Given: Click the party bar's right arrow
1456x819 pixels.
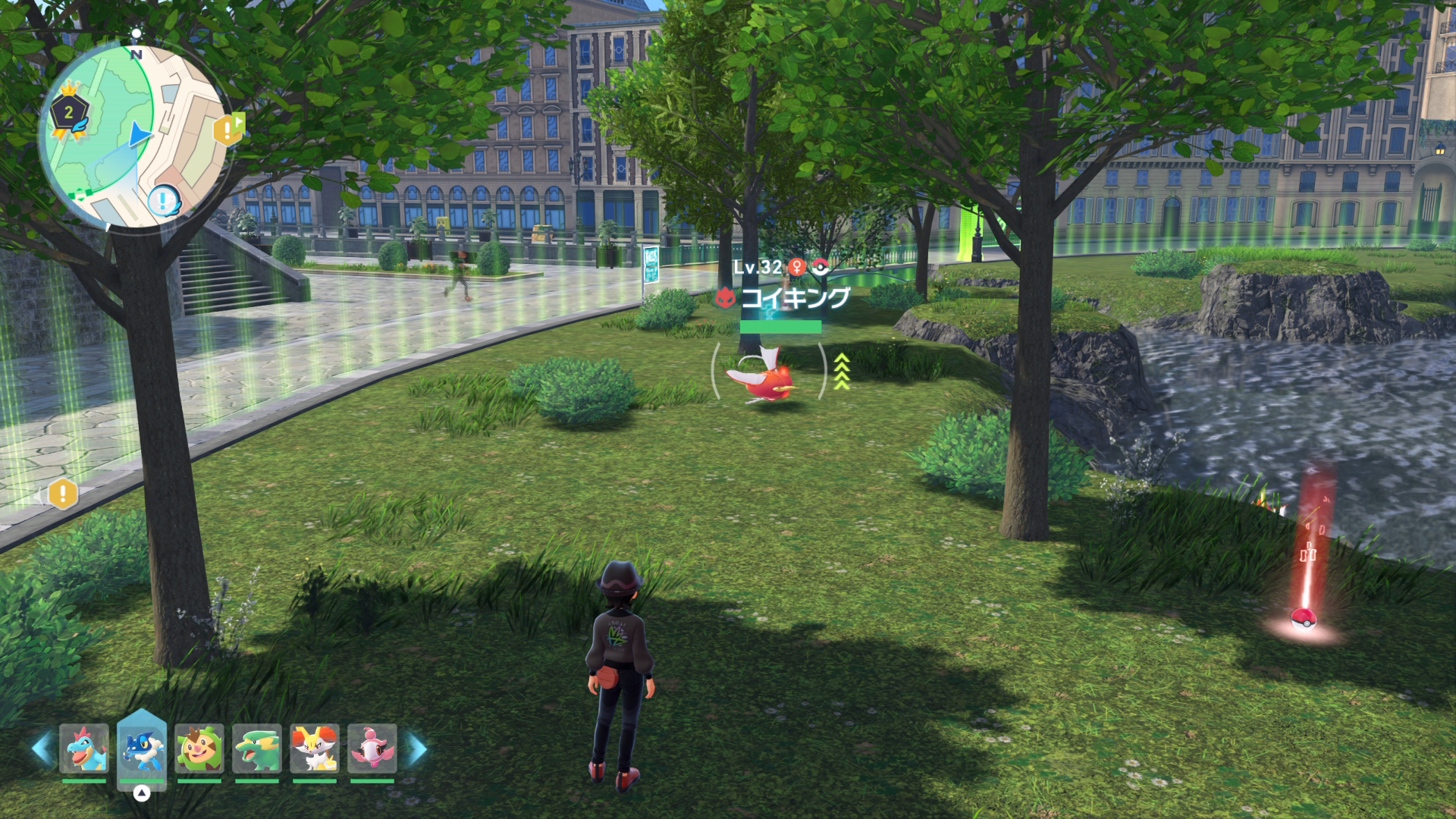Looking at the screenshot, I should pyautogui.click(x=416, y=748).
